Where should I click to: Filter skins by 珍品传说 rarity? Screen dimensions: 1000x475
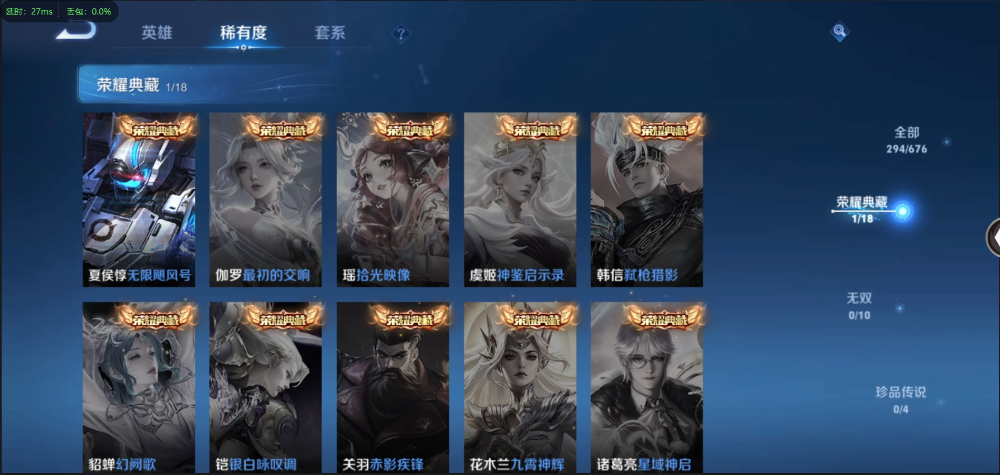coord(900,399)
